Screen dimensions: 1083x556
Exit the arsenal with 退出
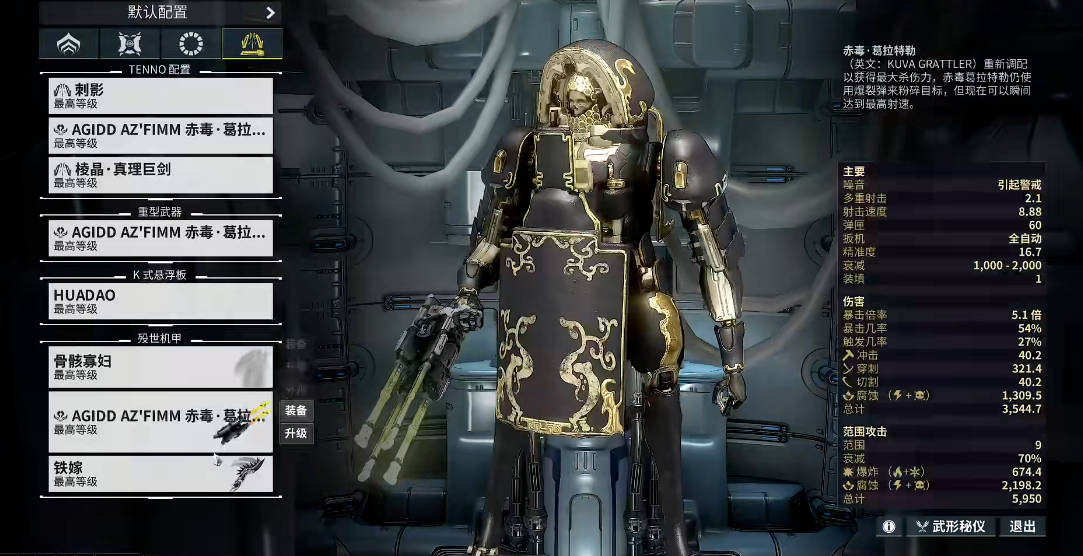[1022, 526]
